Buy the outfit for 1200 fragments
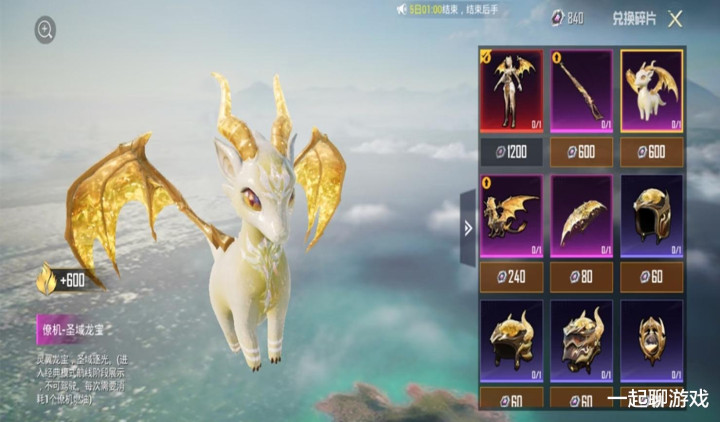This screenshot has height=422, width=720. pos(511,151)
